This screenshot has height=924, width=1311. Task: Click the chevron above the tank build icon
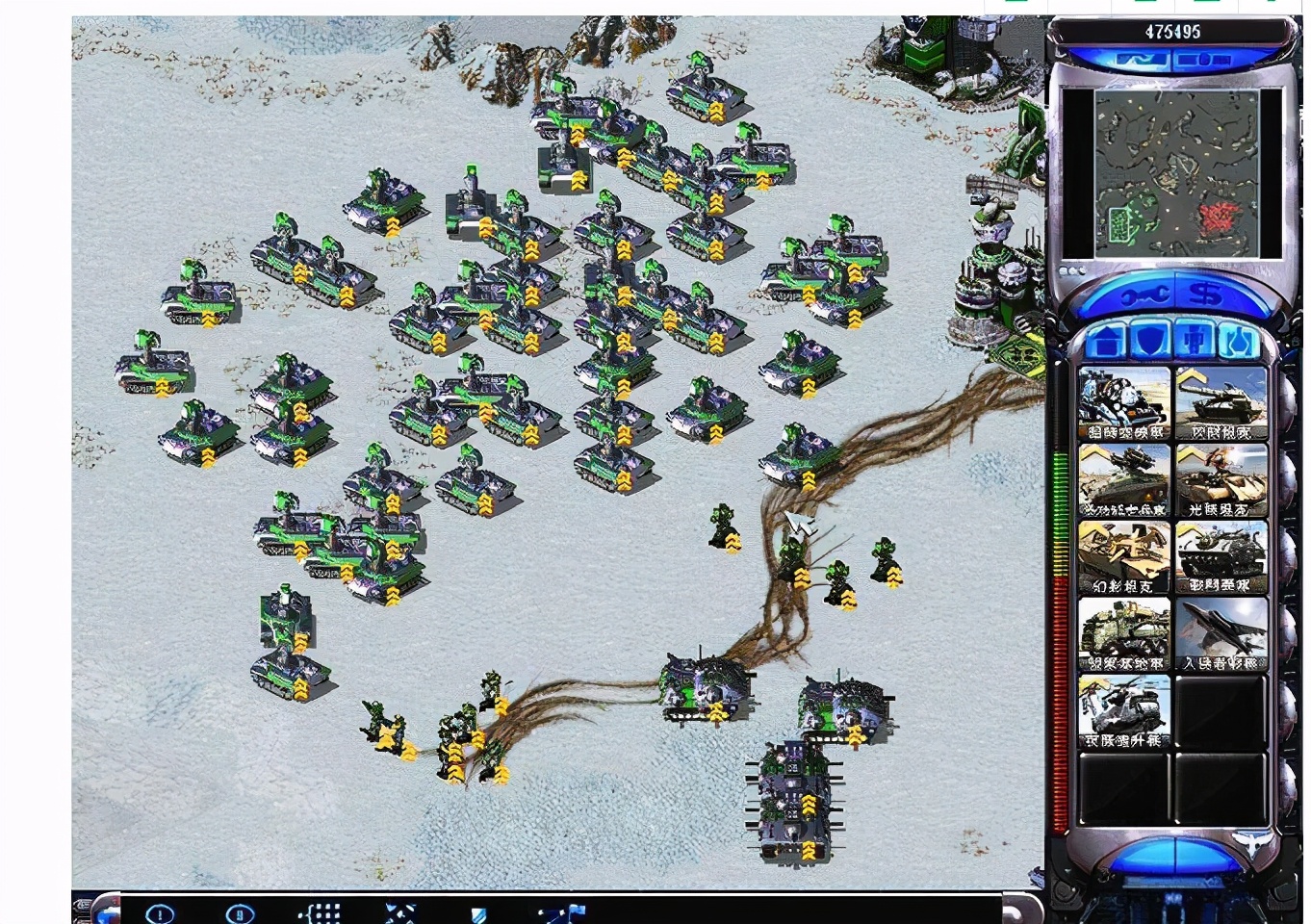click(x=1191, y=377)
